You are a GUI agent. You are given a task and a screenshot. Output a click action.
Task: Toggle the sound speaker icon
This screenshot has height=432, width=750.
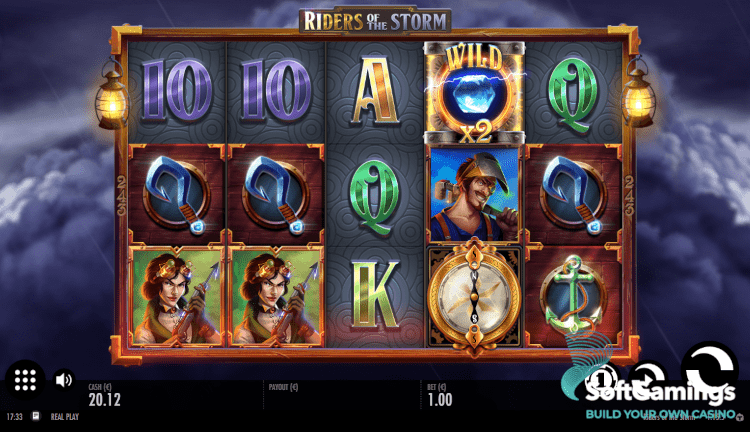pos(64,380)
